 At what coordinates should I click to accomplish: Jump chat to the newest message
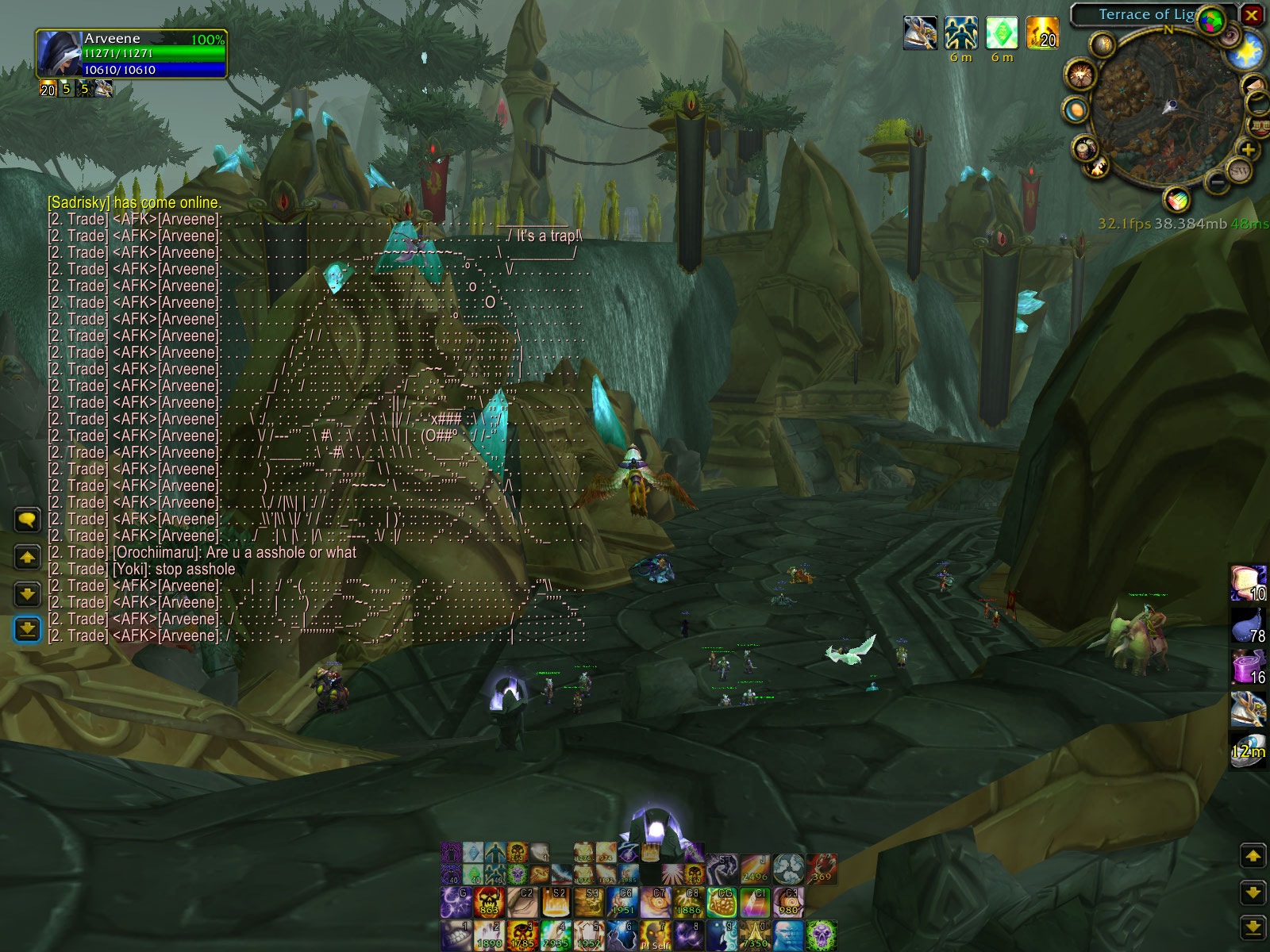point(27,629)
